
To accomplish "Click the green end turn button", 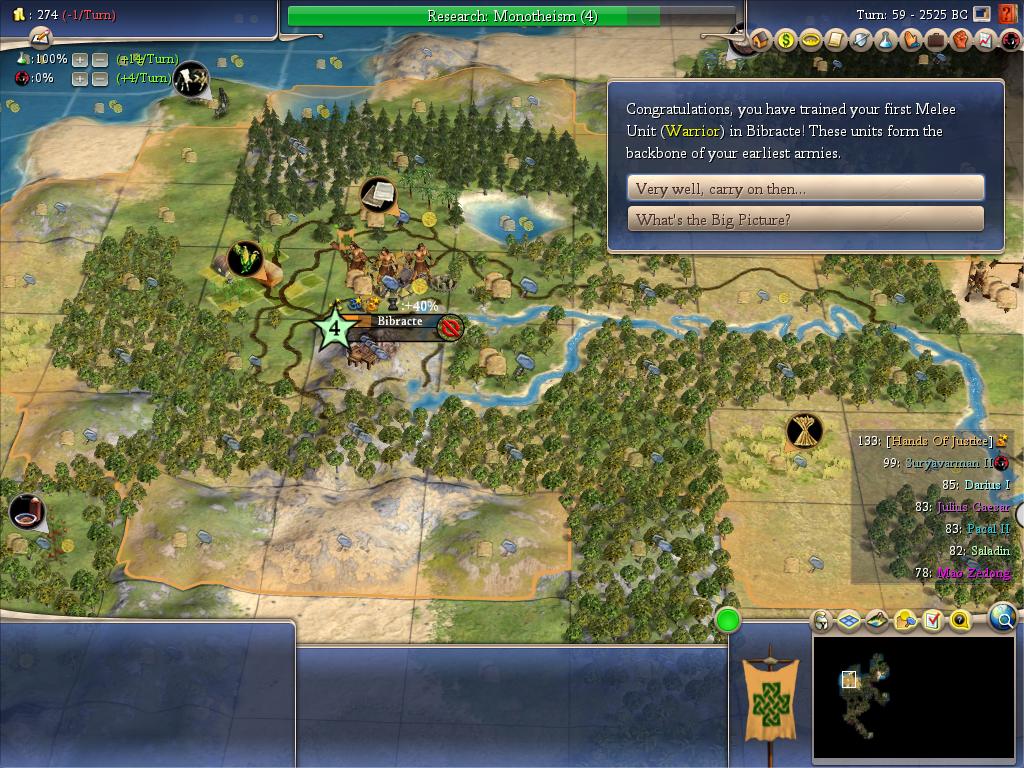I will click(x=728, y=620).
